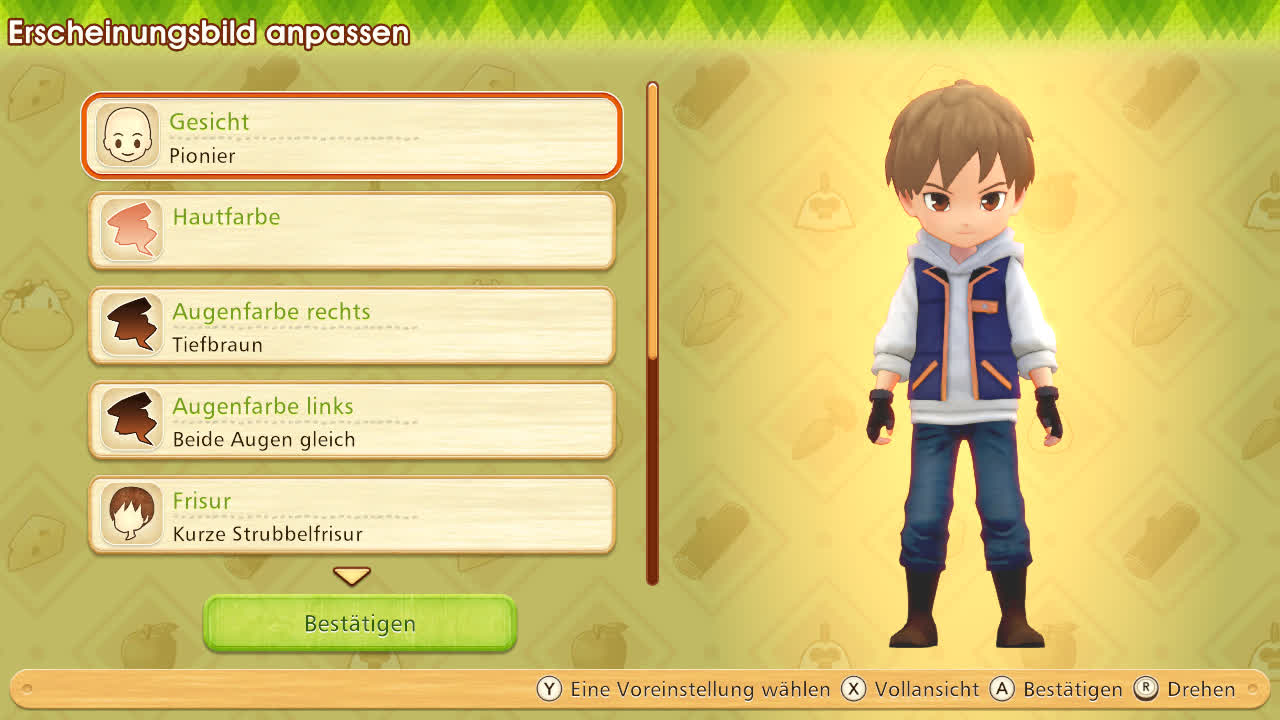1280x720 pixels.
Task: Select the Gesicht face option
Action: [x=352, y=136]
